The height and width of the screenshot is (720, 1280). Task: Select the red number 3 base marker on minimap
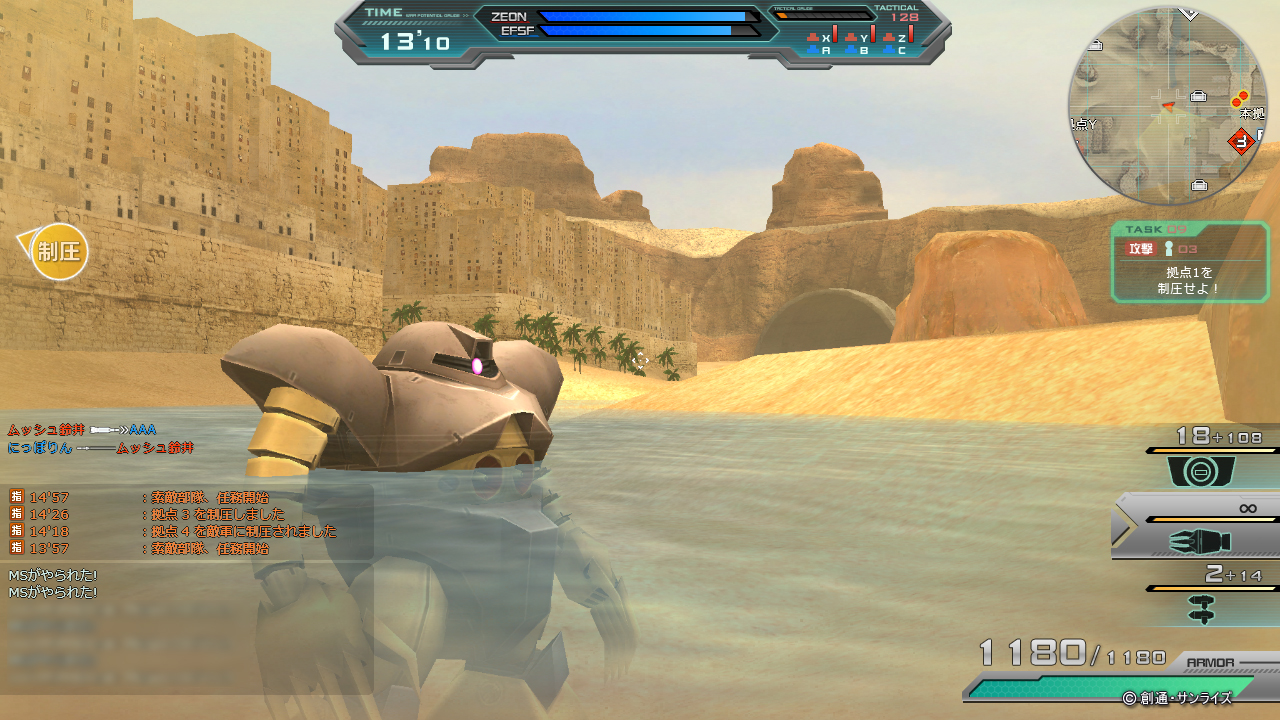(x=1242, y=142)
